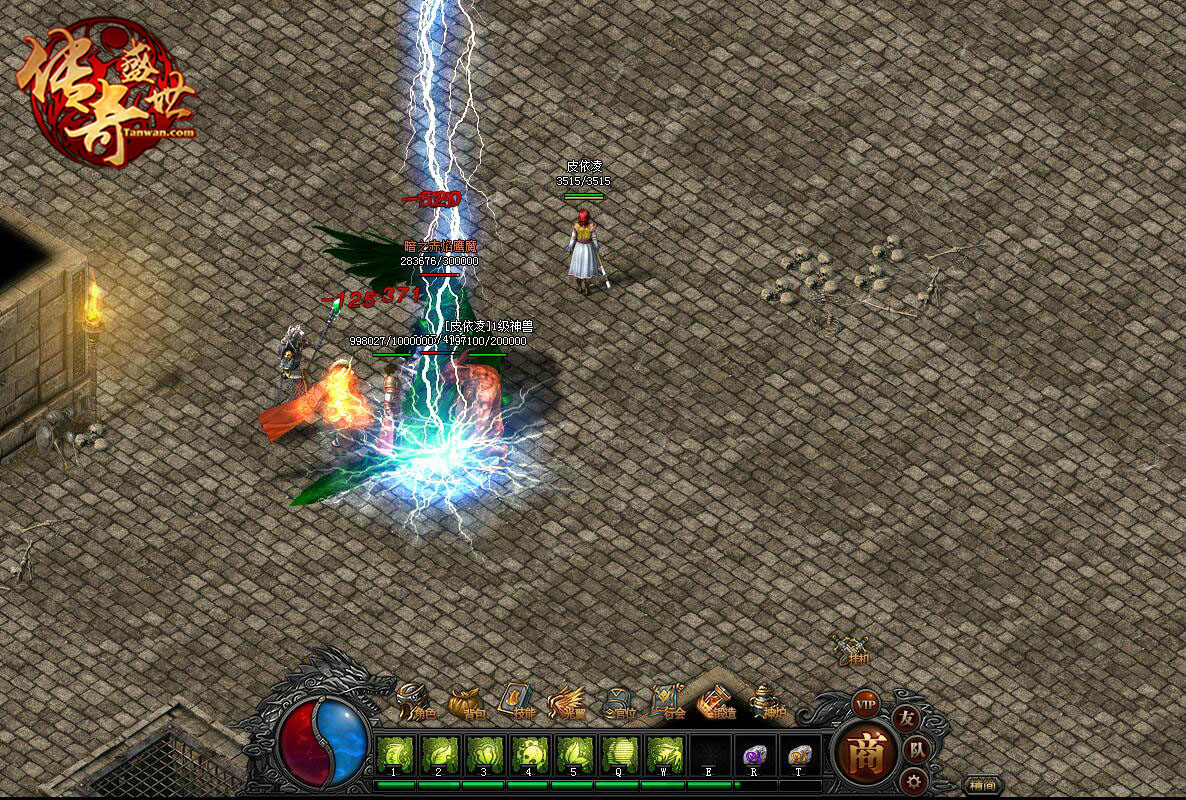The height and width of the screenshot is (800, 1186).
Task: Open the 官位 rank menu
Action: pos(618,703)
